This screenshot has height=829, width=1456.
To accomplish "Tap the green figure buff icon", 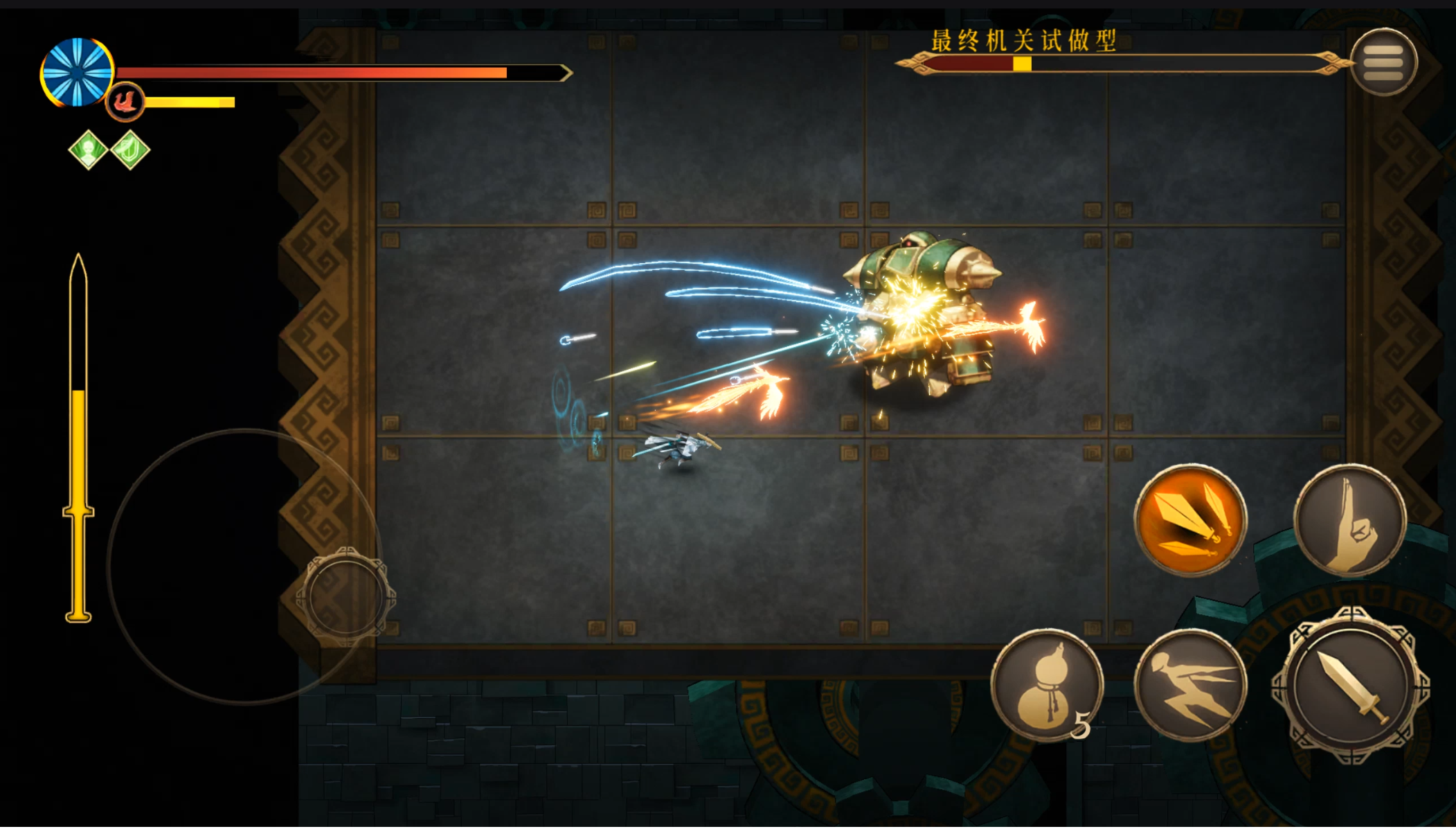I will (x=89, y=150).
